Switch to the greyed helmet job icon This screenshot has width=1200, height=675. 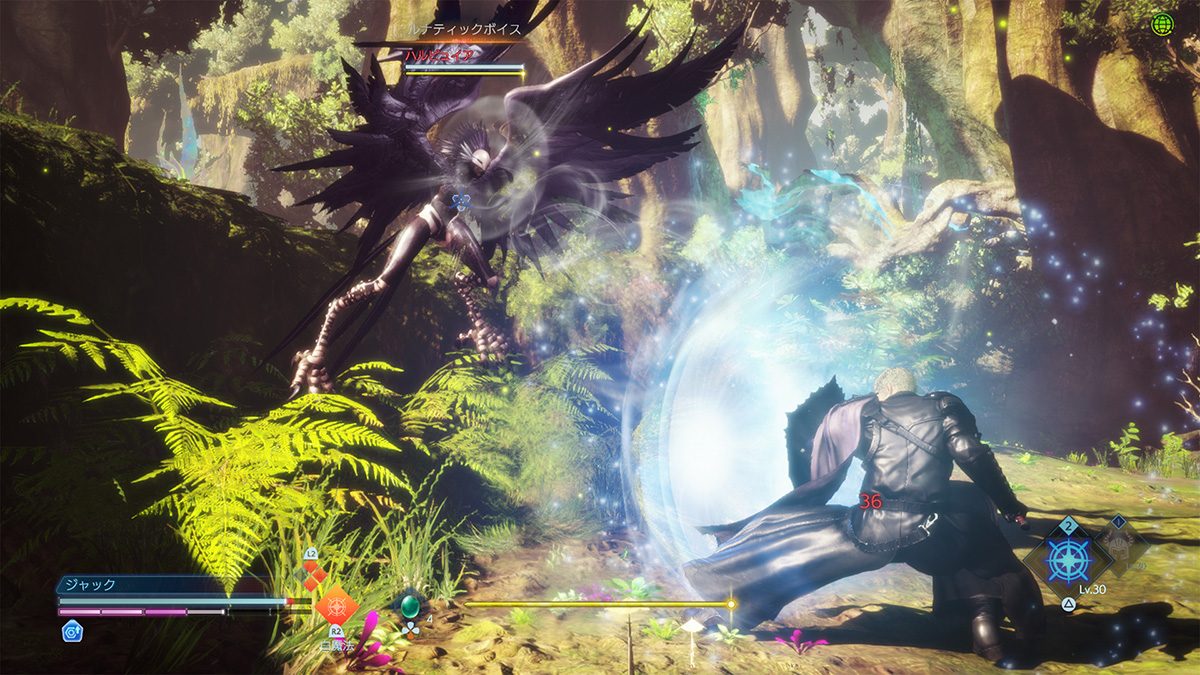click(x=1119, y=546)
